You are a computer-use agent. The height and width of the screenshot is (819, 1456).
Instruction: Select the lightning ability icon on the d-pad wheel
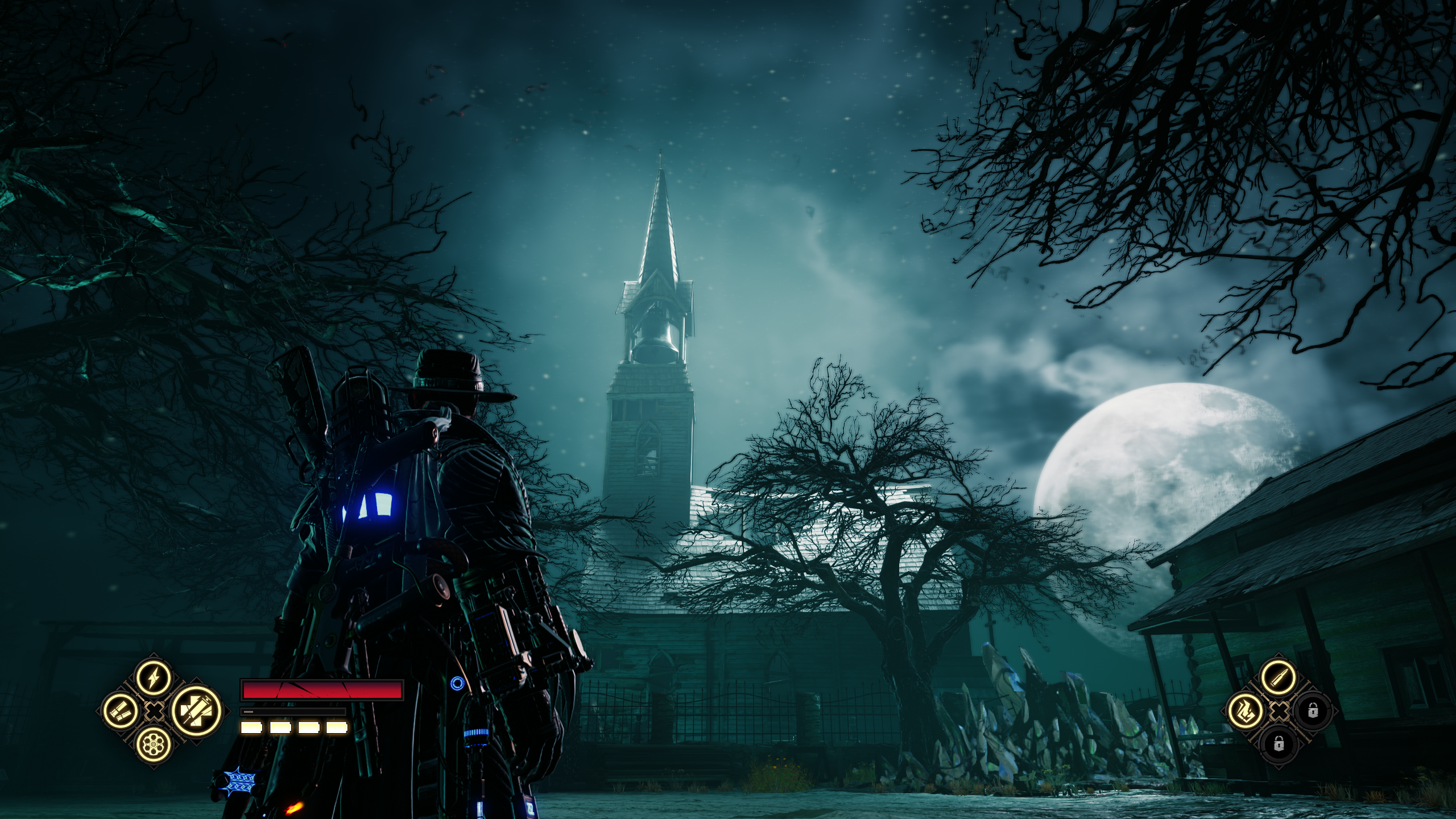coord(154,677)
